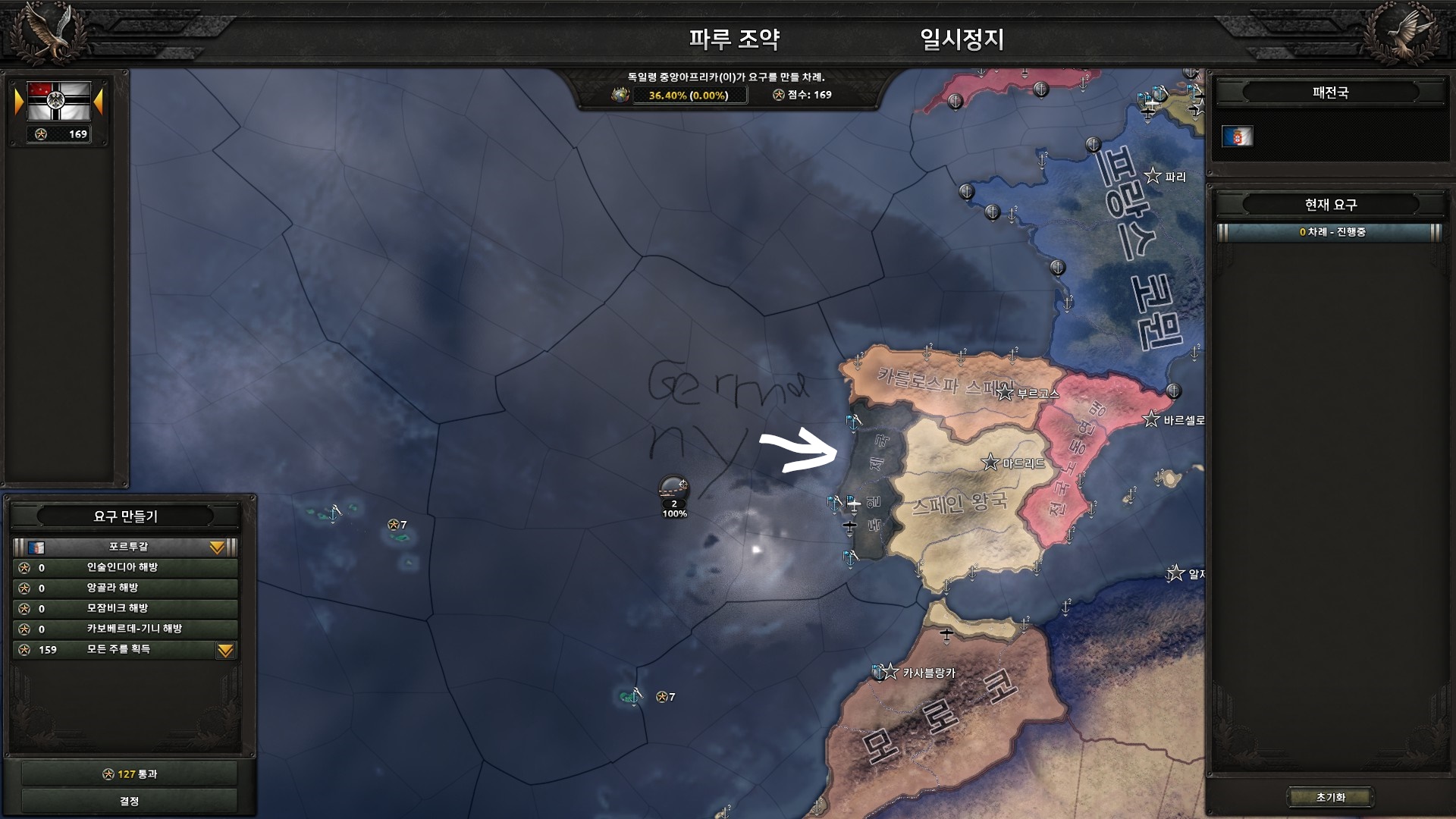Screen dimensions: 1456x819
Task: Expand the 모든 주를 획득 demand chevron
Action: [225, 650]
